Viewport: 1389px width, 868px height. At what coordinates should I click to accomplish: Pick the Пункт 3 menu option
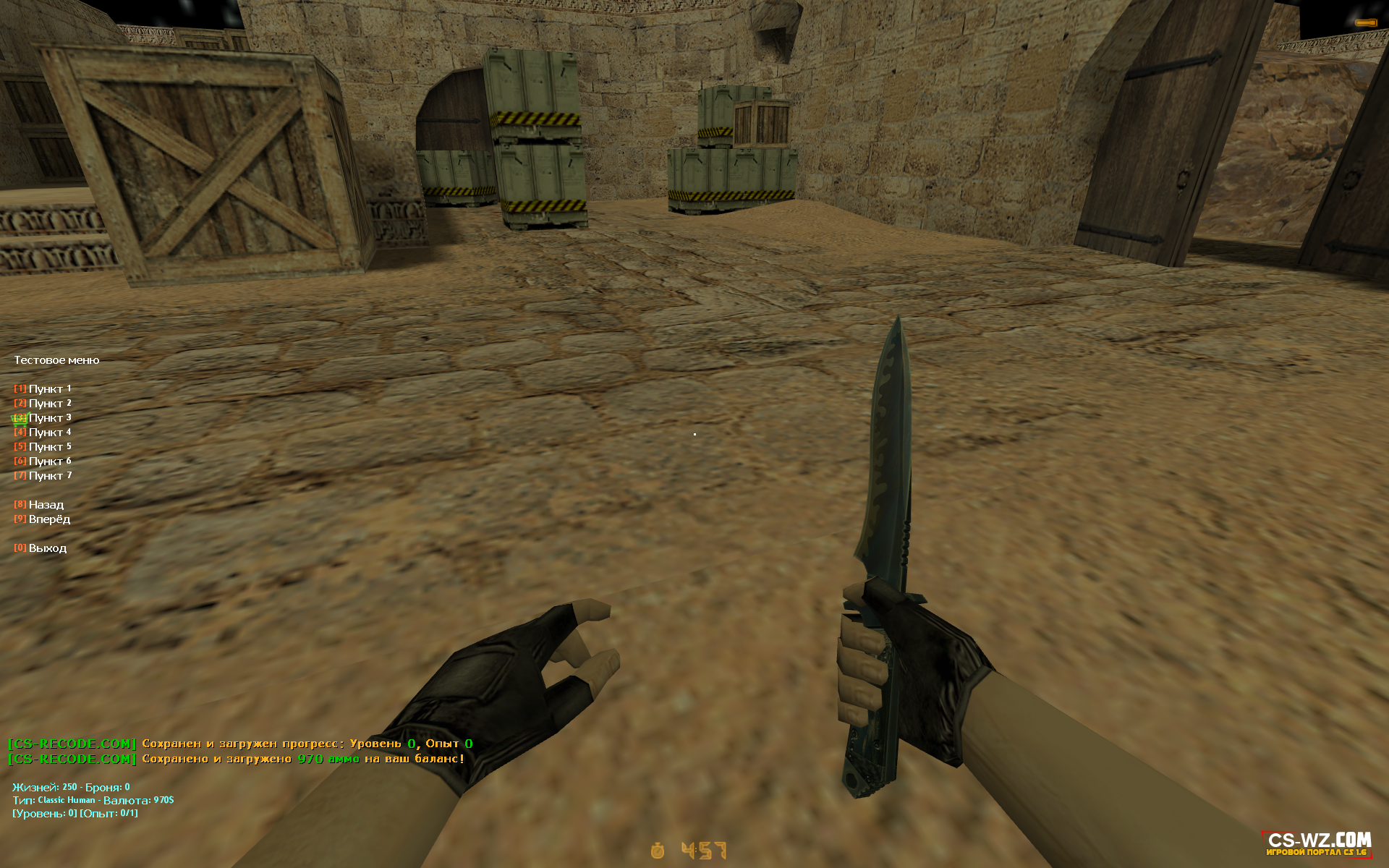click(45, 418)
